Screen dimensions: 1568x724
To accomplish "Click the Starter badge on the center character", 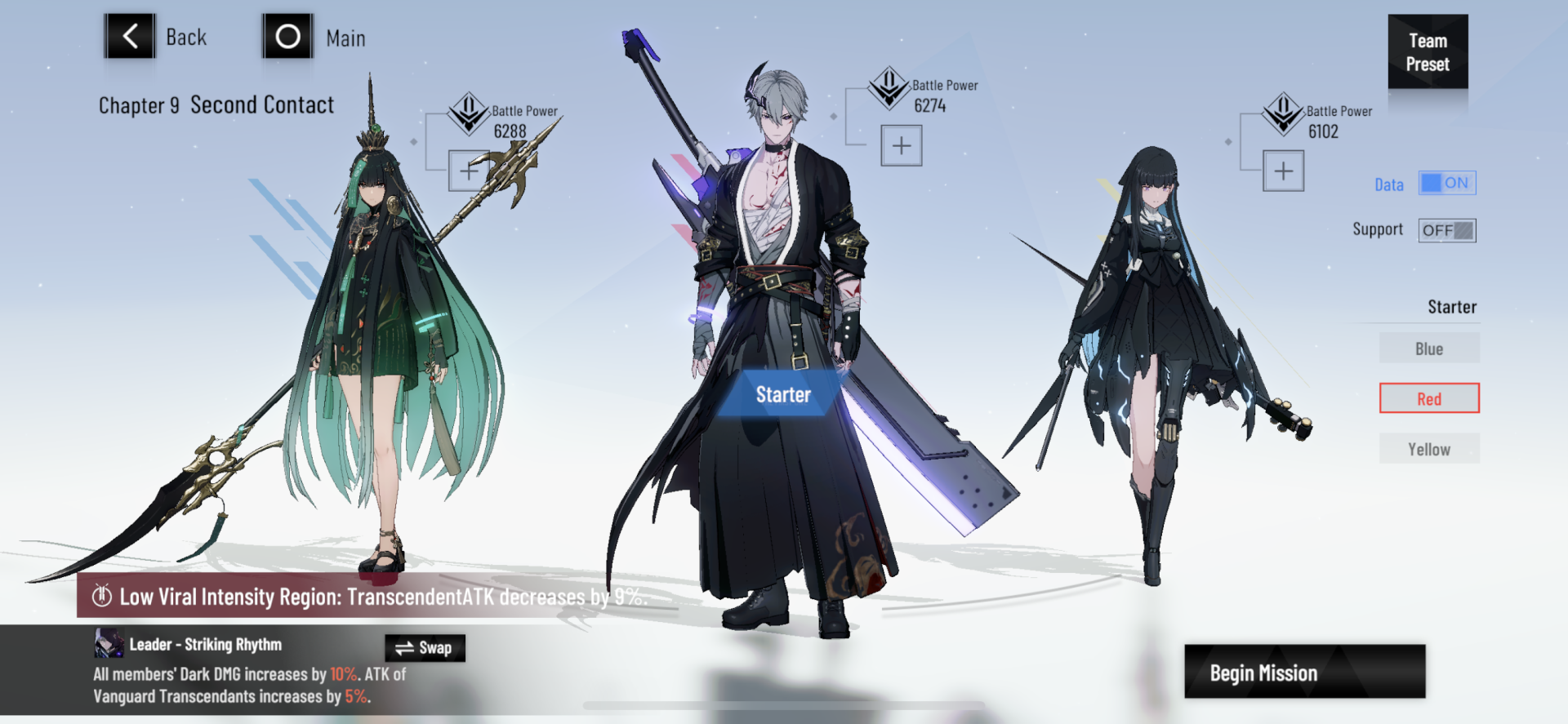I will tap(782, 394).
